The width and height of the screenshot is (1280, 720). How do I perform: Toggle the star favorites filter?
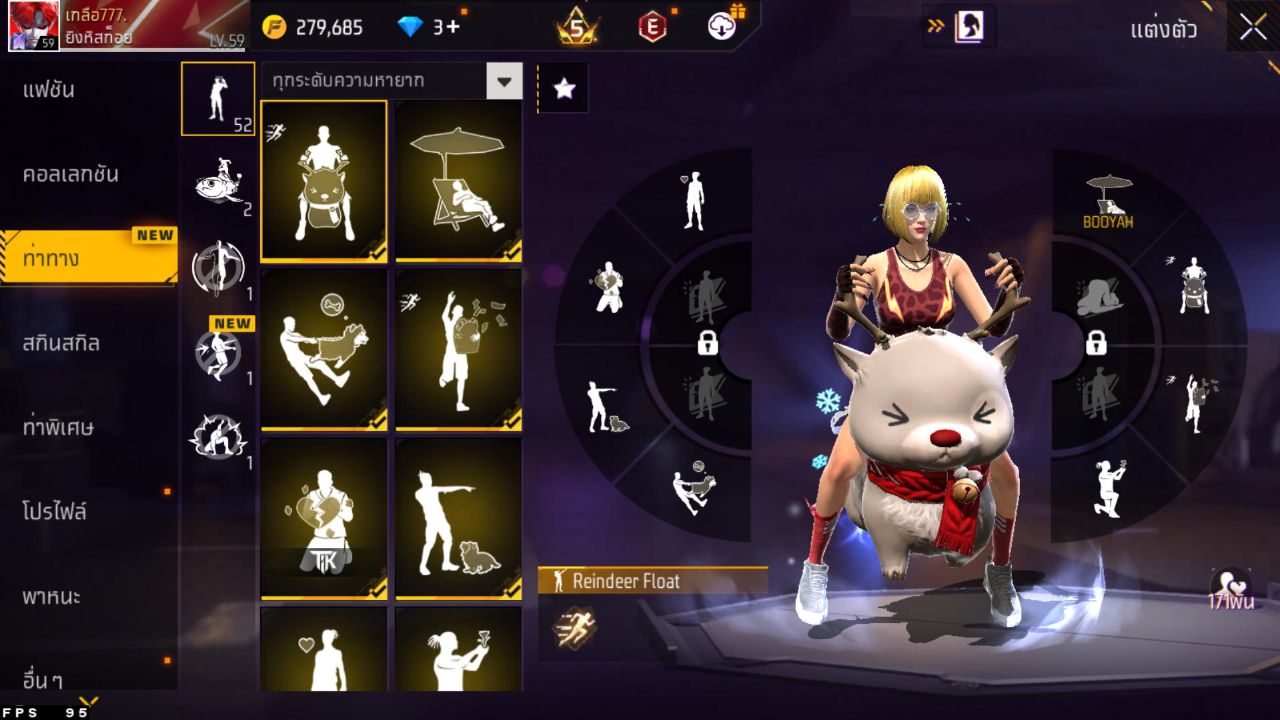[564, 89]
